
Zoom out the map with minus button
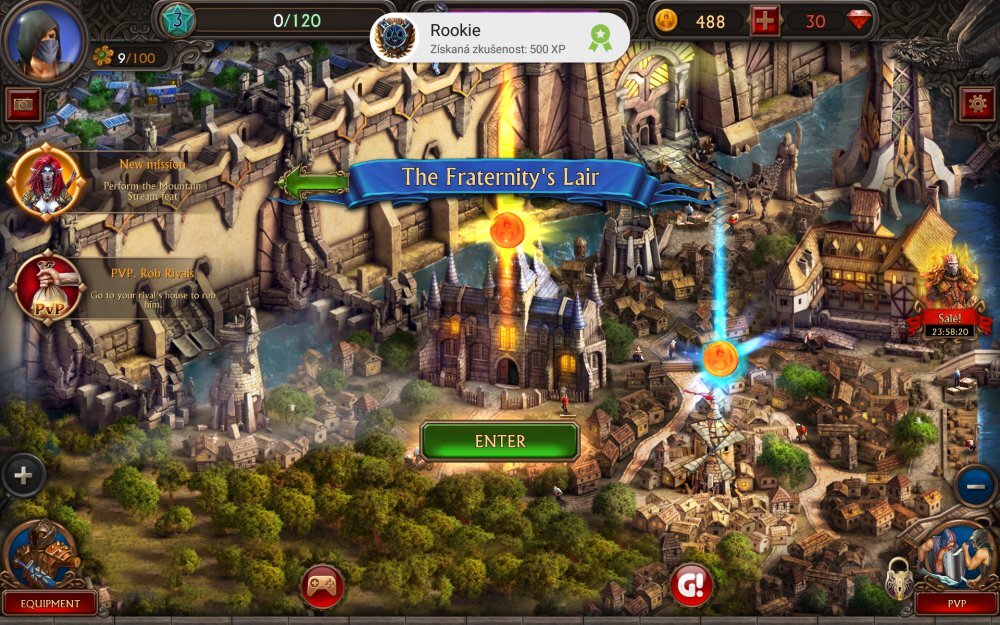coord(976,486)
